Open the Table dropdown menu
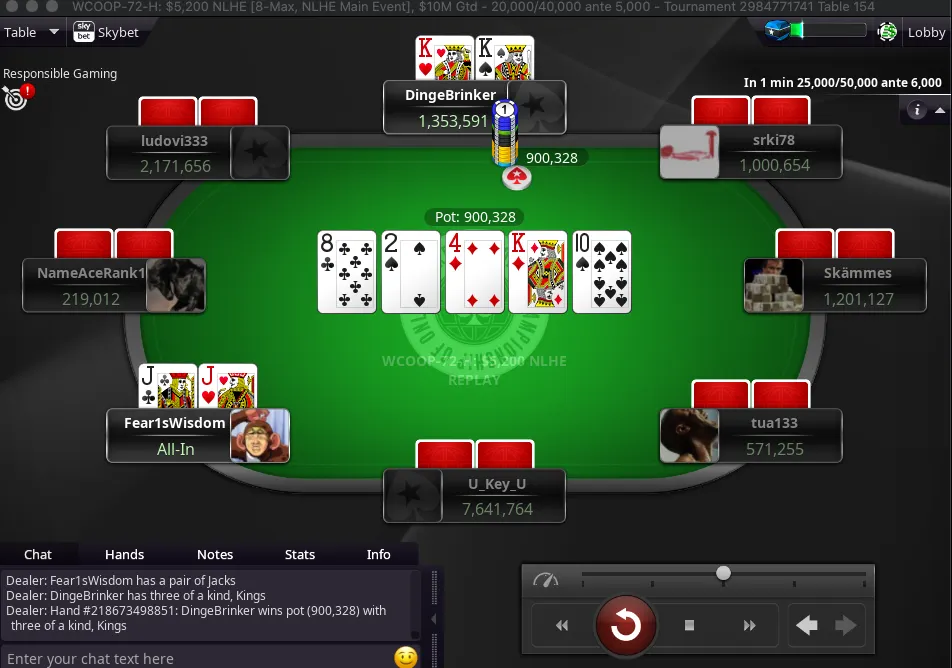Viewport: 952px width, 668px height. tap(30, 32)
